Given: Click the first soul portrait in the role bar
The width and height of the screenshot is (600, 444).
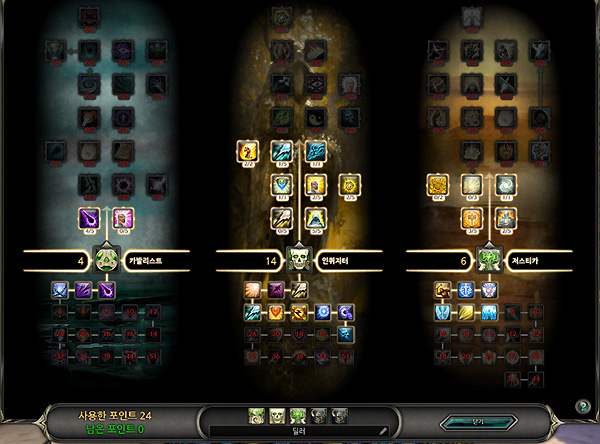Looking at the screenshot, I should (256, 413).
